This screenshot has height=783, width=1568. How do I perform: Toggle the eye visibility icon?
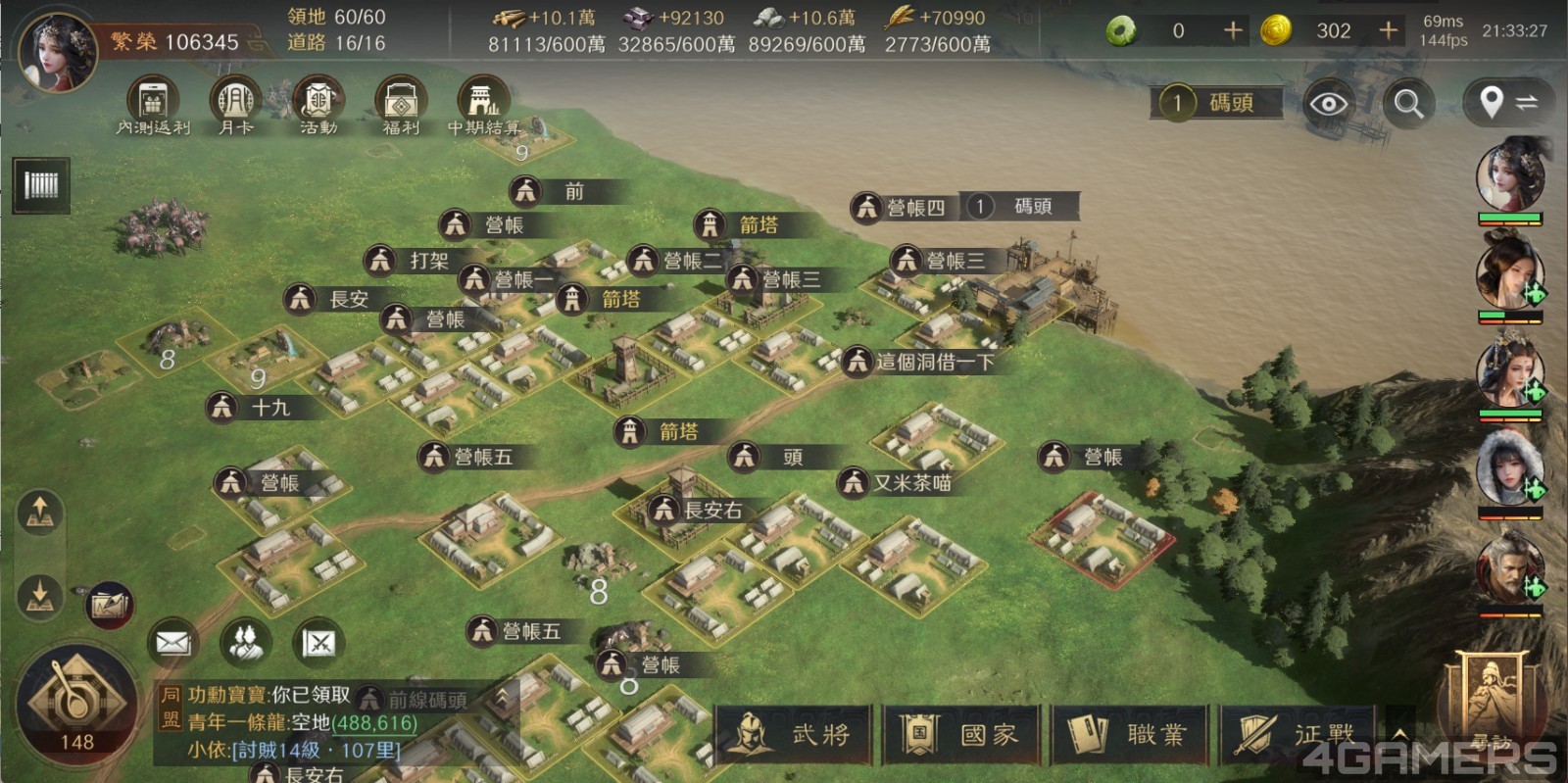[x=1329, y=103]
